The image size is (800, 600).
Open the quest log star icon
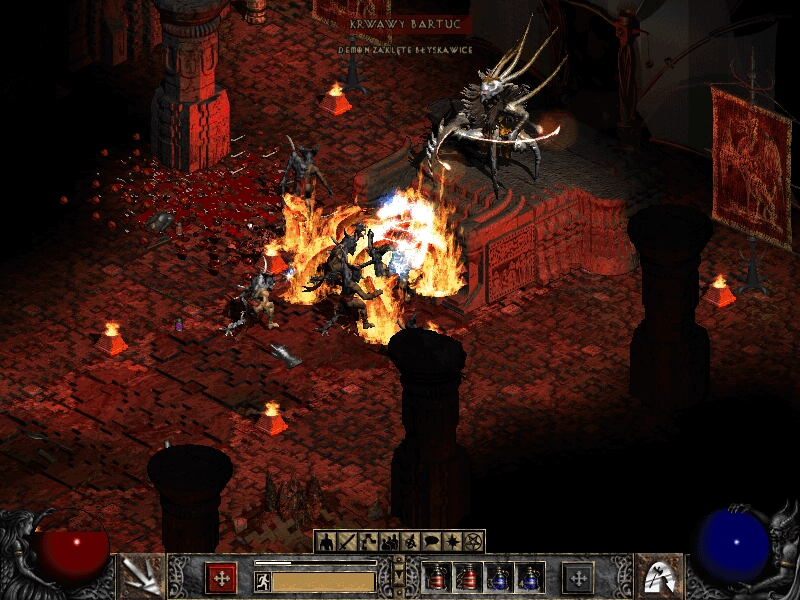click(x=452, y=542)
